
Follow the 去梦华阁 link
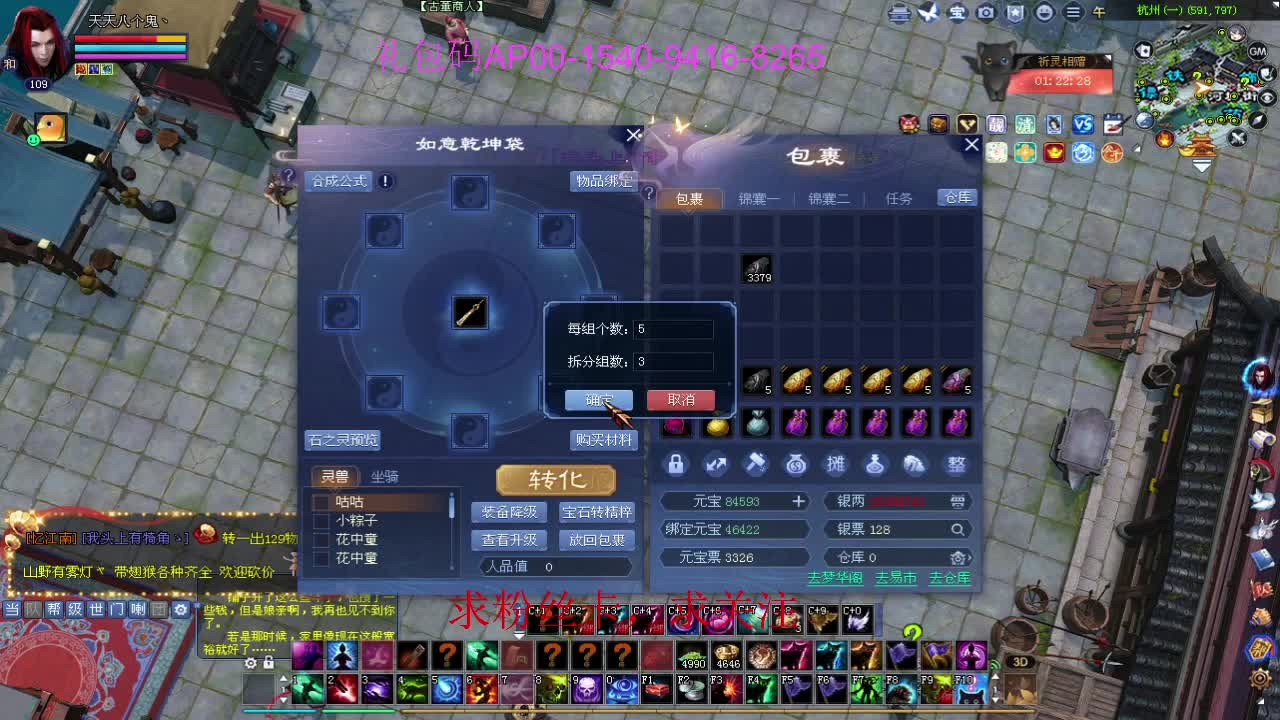coord(837,577)
